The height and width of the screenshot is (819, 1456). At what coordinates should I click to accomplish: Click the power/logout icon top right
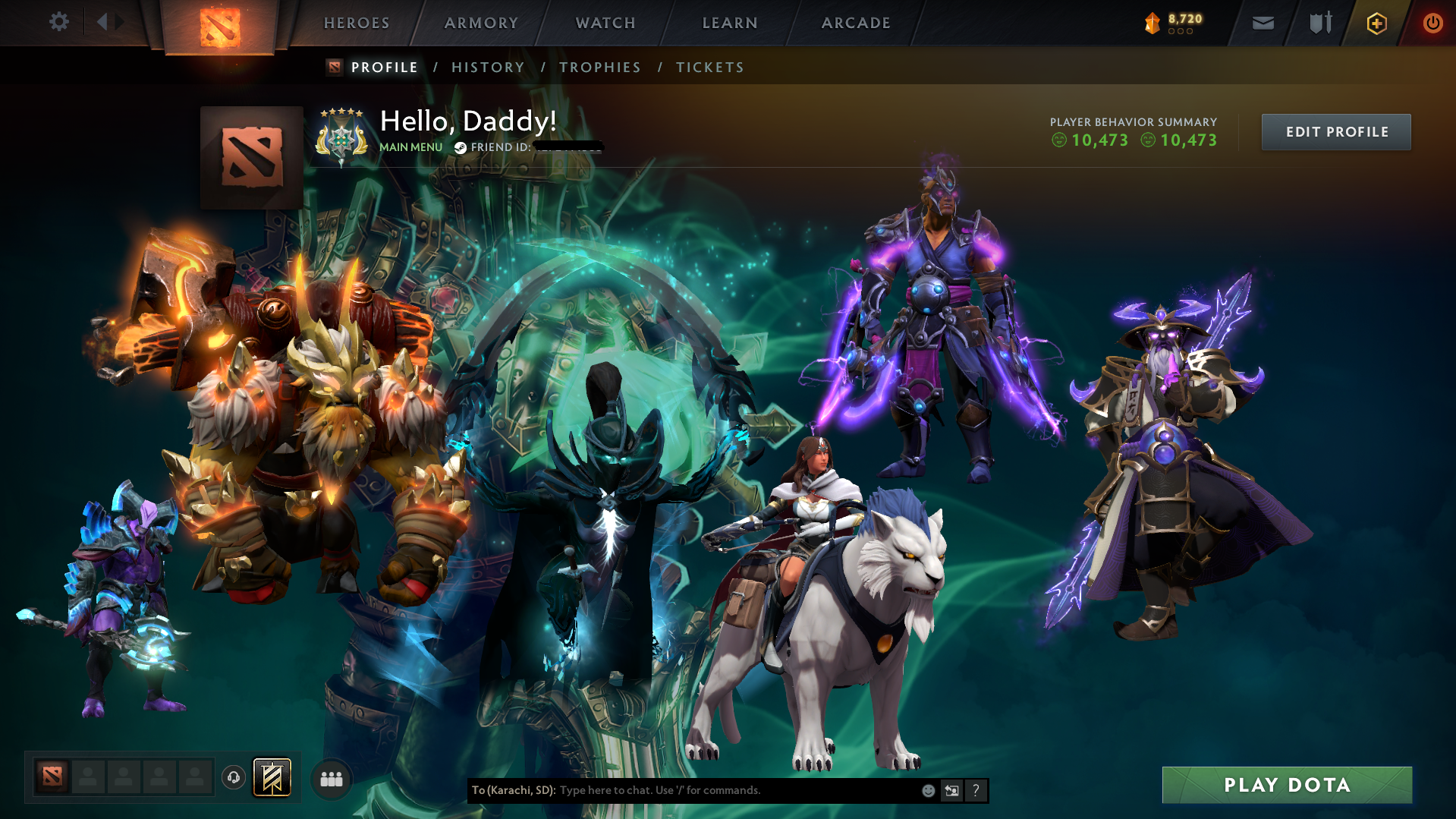(x=1432, y=23)
